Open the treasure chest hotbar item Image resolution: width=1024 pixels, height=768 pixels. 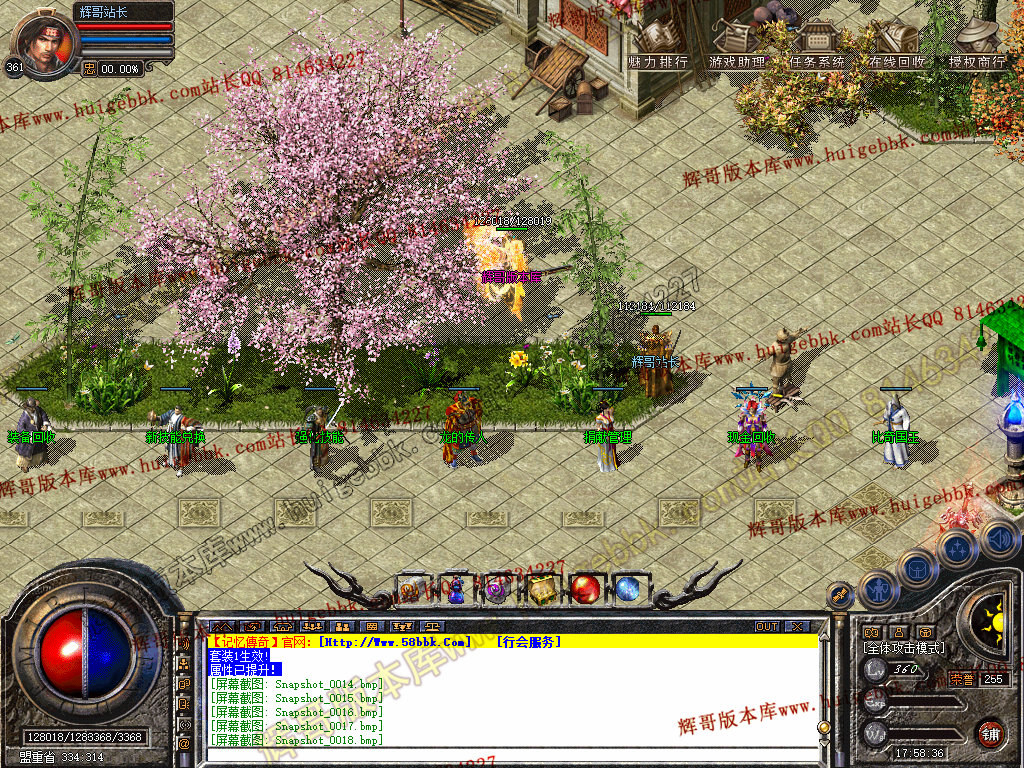tap(542, 590)
